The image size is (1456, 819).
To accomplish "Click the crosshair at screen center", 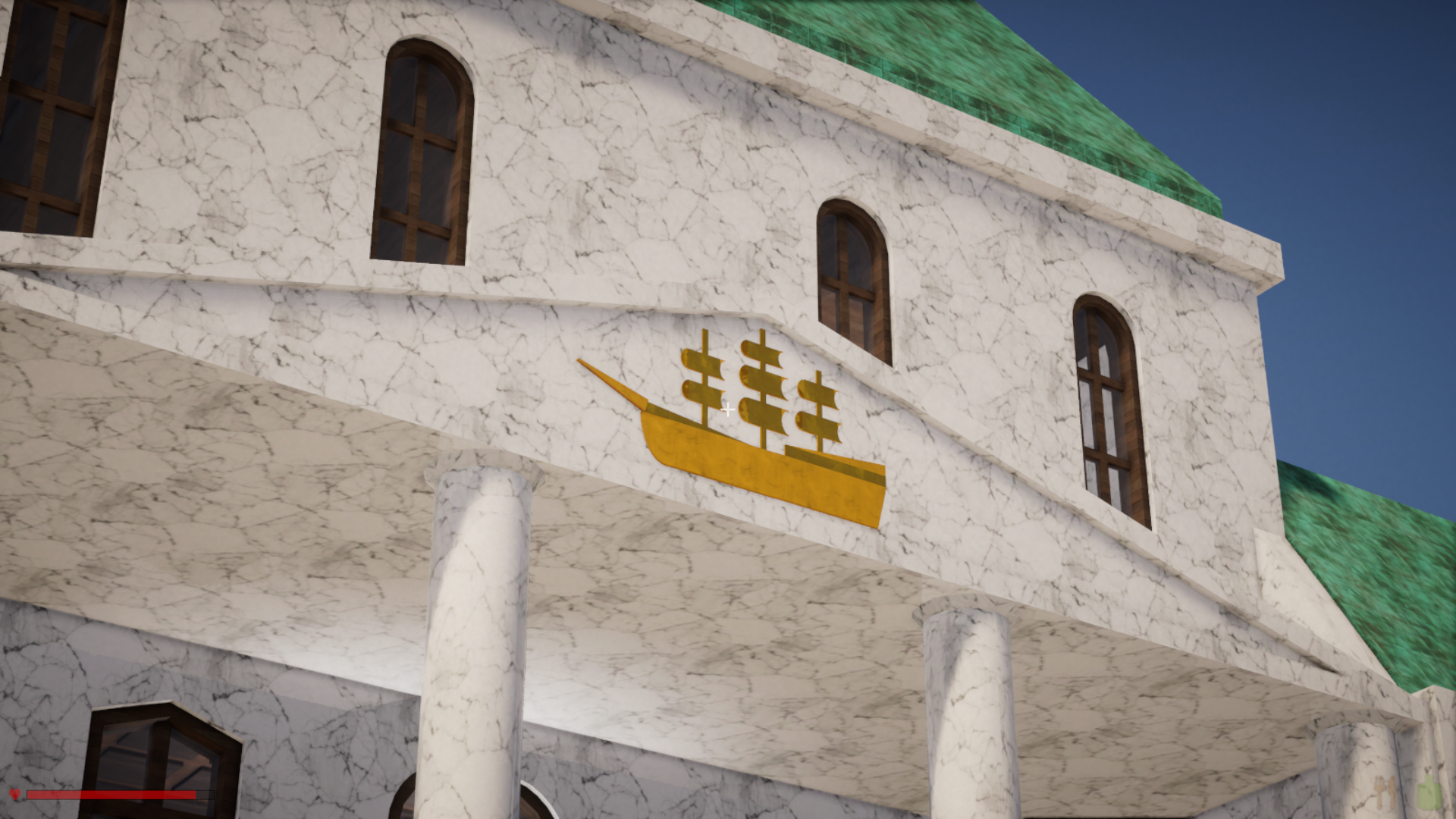I will pos(726,409).
